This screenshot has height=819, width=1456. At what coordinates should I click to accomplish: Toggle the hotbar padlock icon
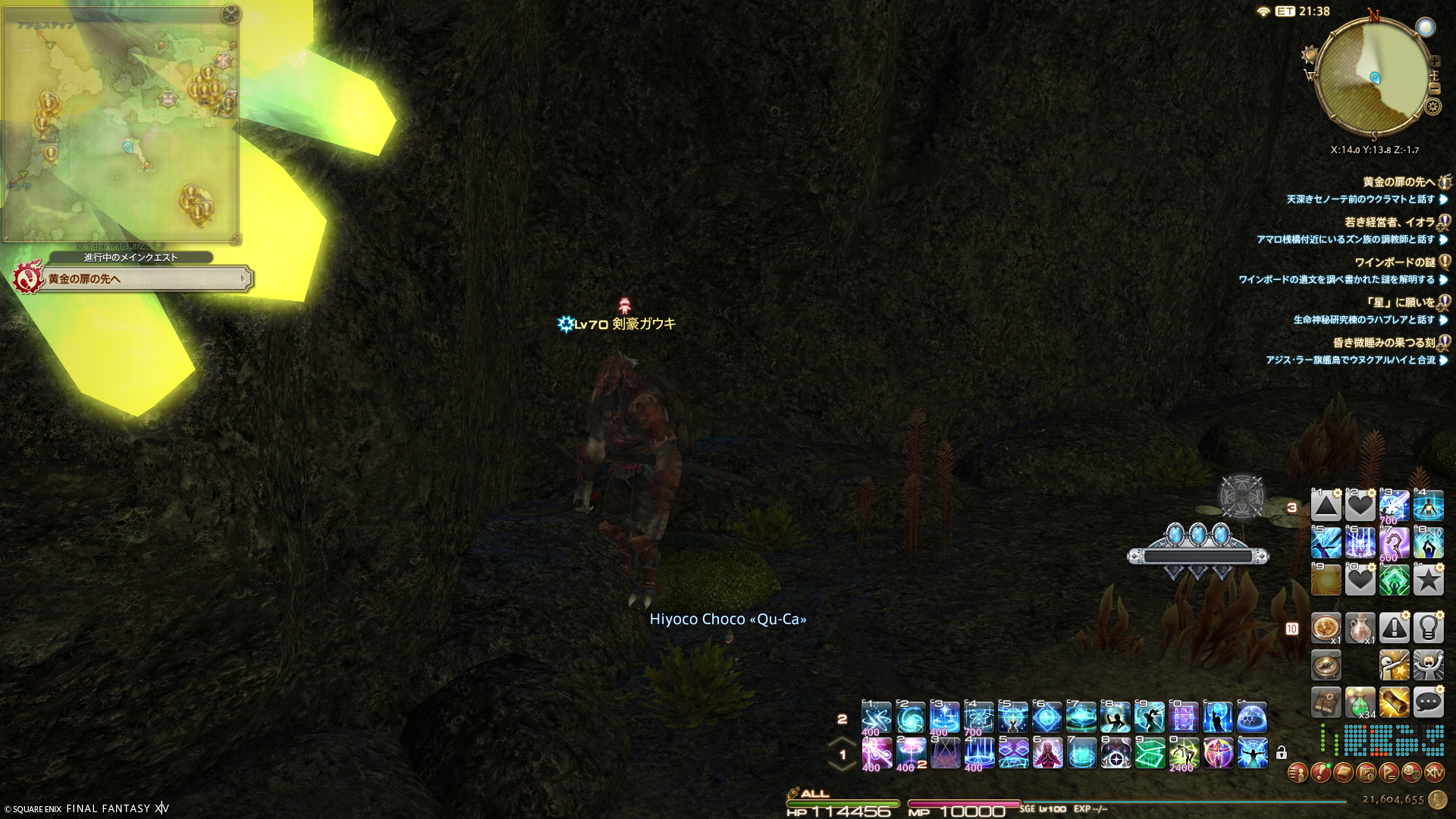(x=1282, y=753)
